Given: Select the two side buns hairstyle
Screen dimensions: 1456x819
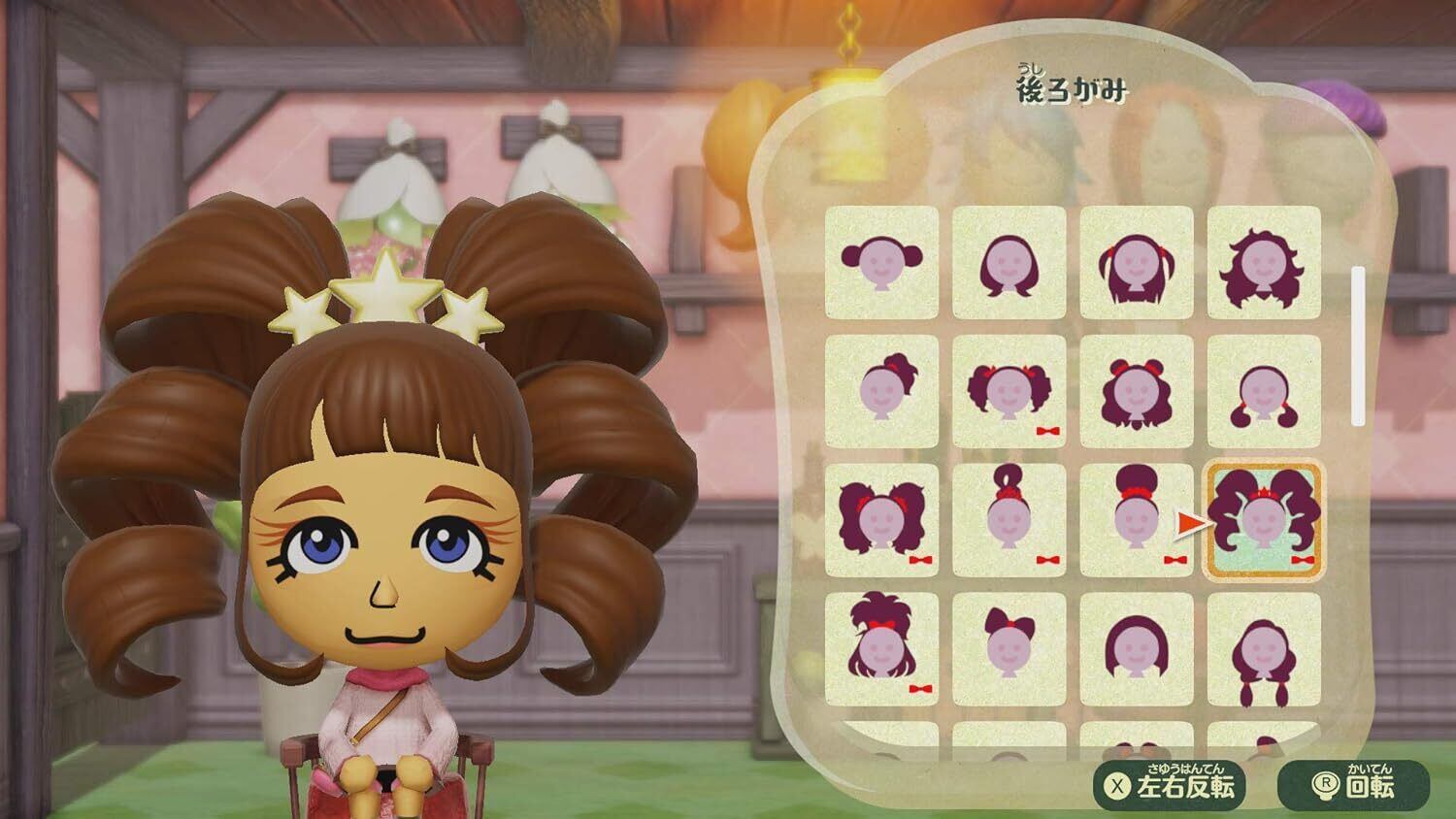Looking at the screenshot, I should [881, 262].
